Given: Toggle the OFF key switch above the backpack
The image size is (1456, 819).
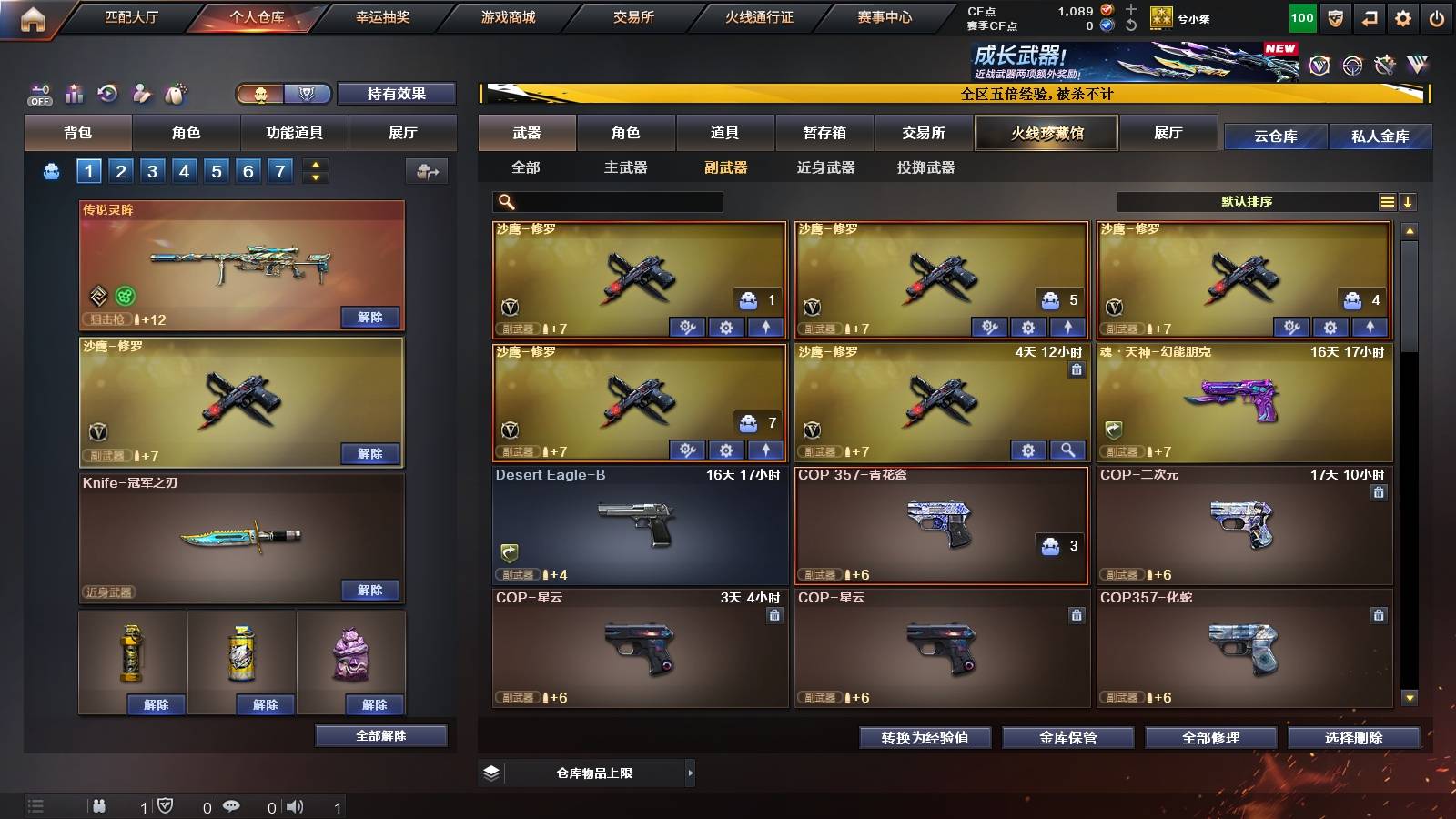Looking at the screenshot, I should tap(38, 94).
